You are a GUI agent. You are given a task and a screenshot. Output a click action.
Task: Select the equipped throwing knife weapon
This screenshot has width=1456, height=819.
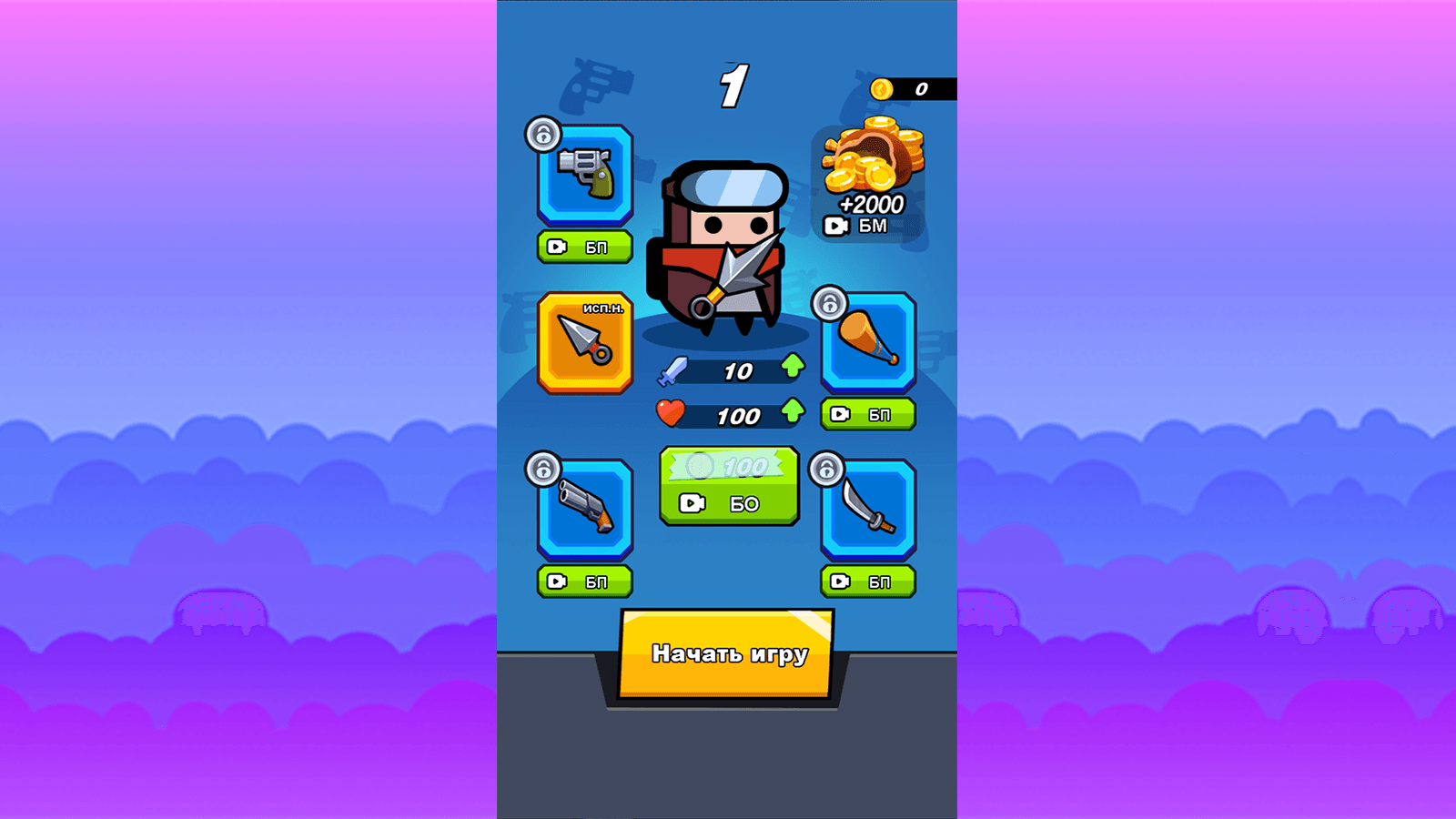(583, 344)
